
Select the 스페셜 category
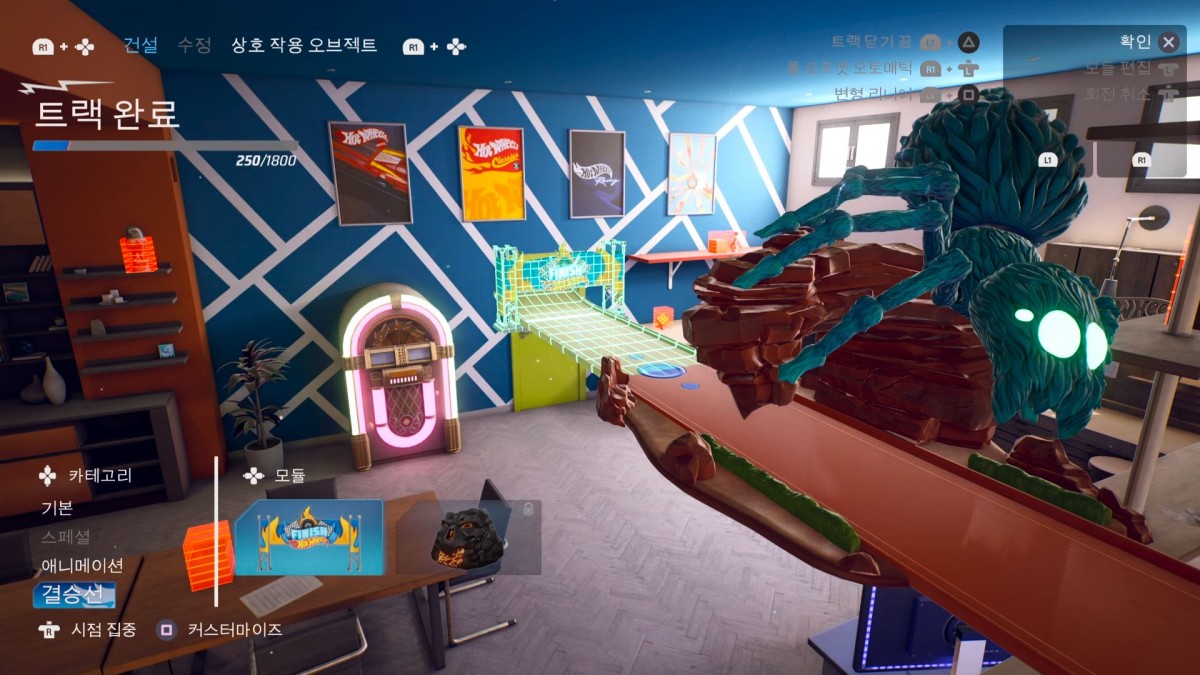pyautogui.click(x=65, y=536)
